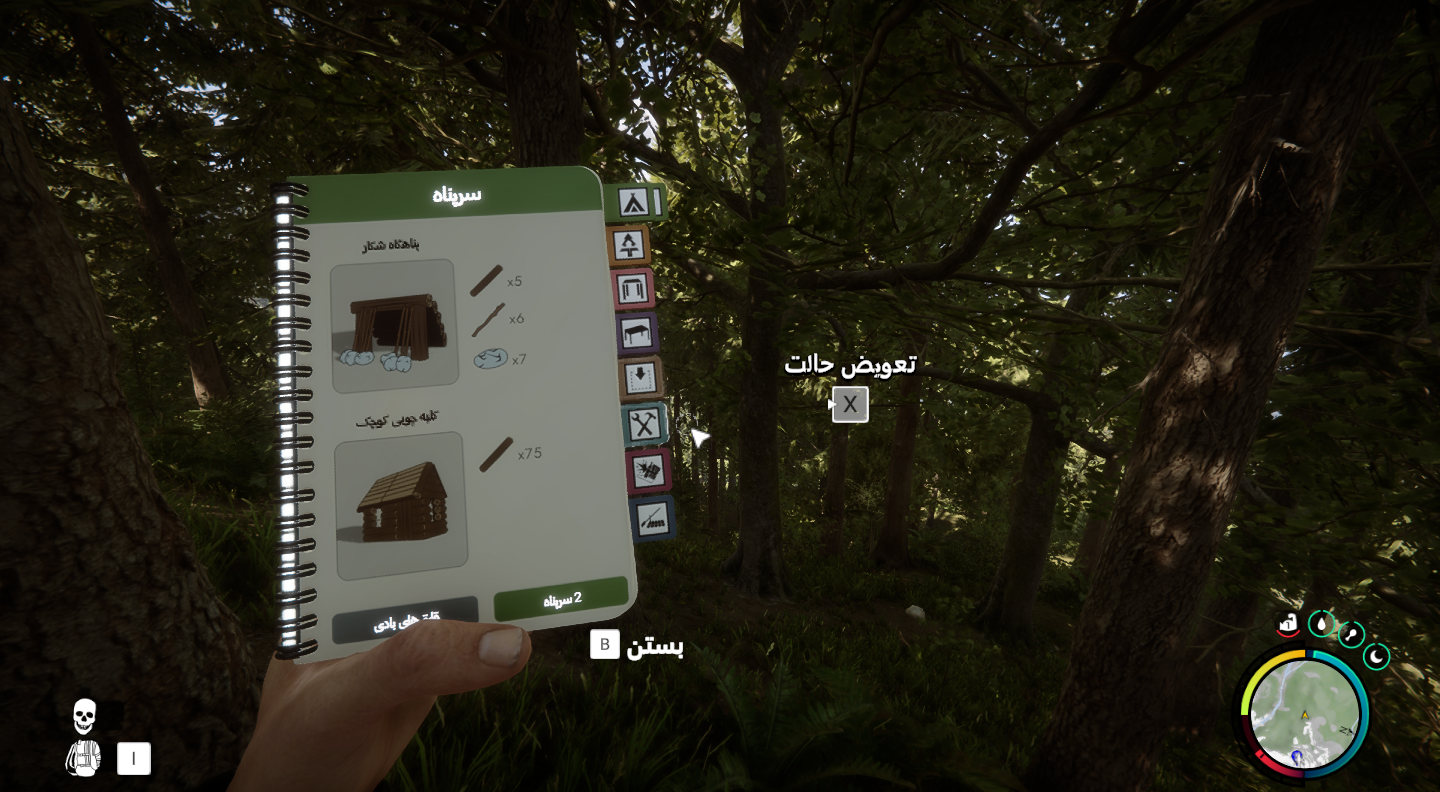The width and height of the screenshot is (1440, 792).
Task: Open the down-arrow storage tab
Action: click(x=640, y=378)
